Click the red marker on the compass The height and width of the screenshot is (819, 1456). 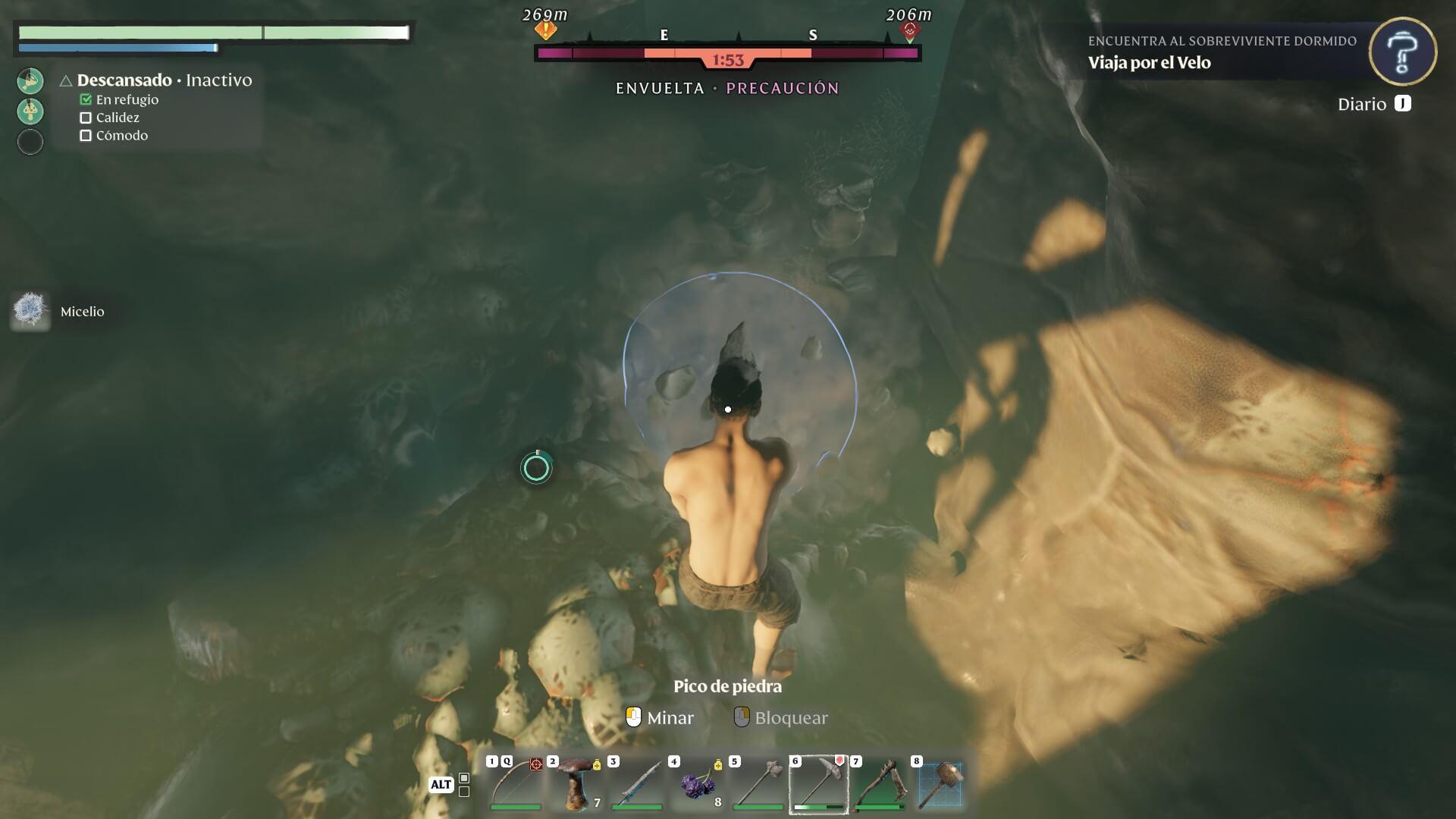909,30
